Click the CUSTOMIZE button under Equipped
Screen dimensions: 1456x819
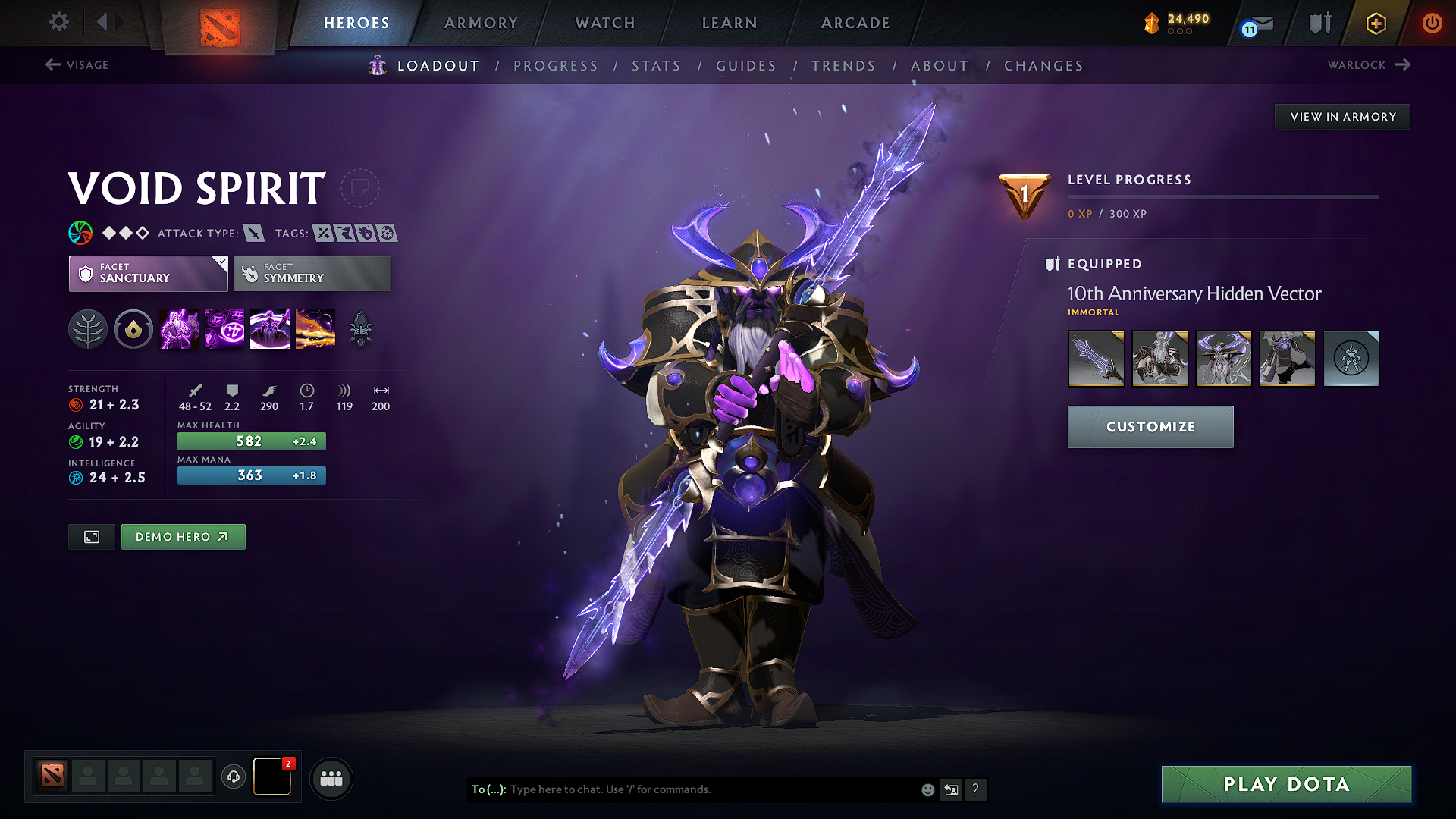(x=1150, y=426)
